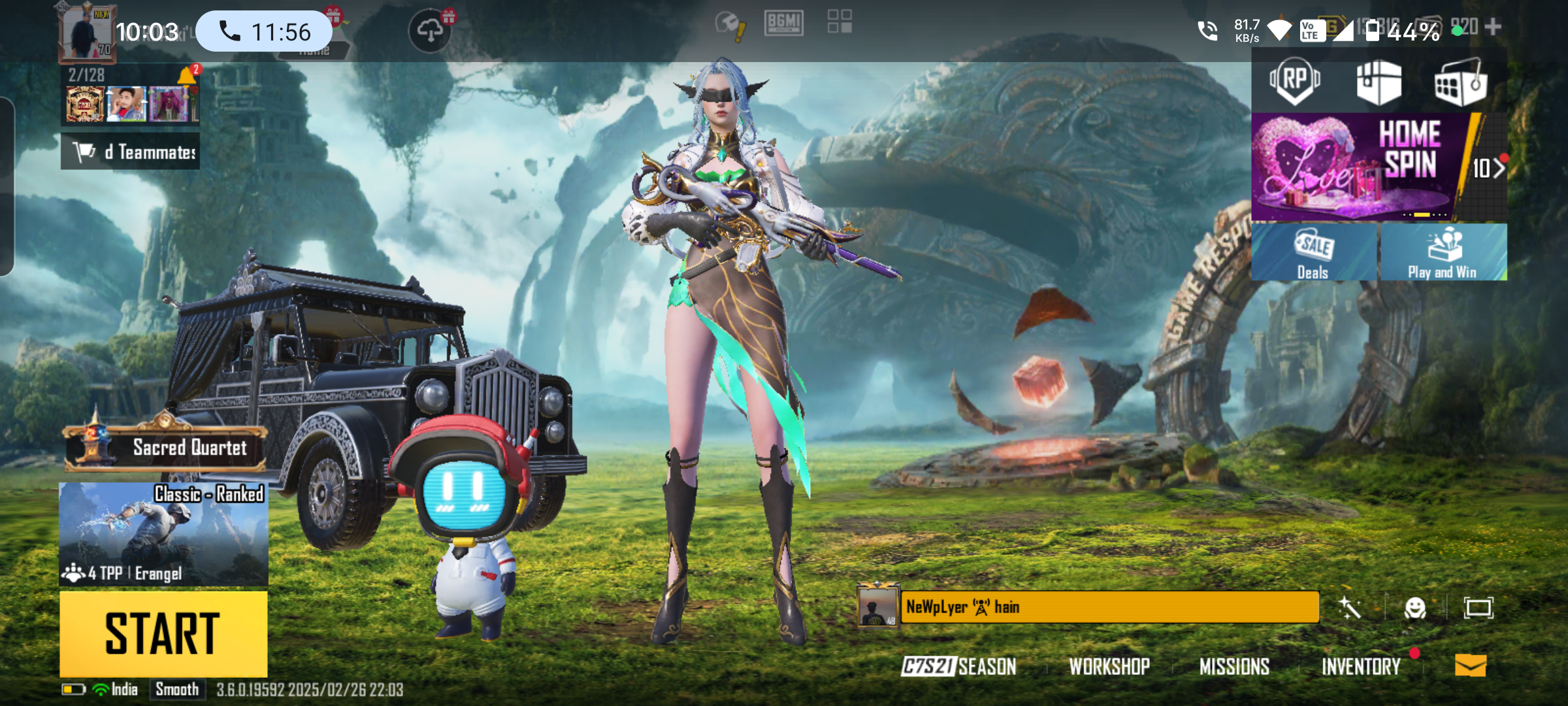1568x706 pixels.
Task: Open the Play and Win tile
Action: (1443, 252)
